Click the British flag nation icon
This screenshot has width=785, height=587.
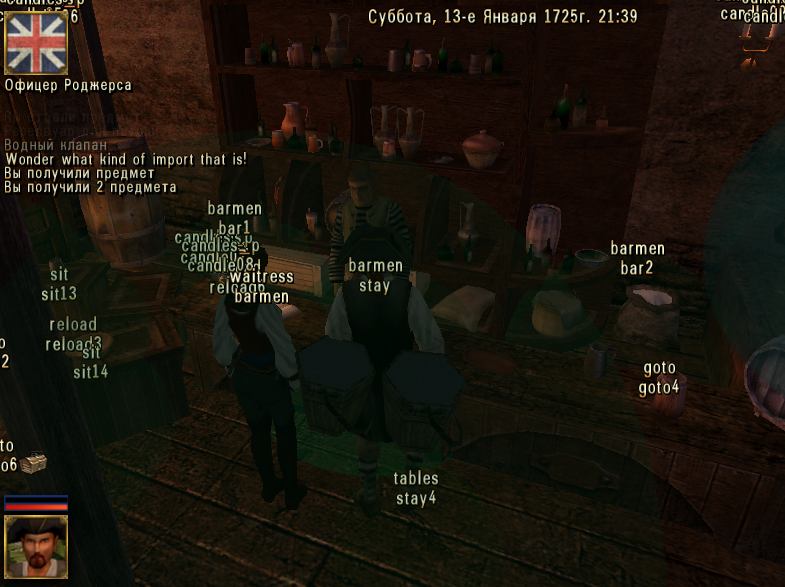pyautogui.click(x=36, y=40)
